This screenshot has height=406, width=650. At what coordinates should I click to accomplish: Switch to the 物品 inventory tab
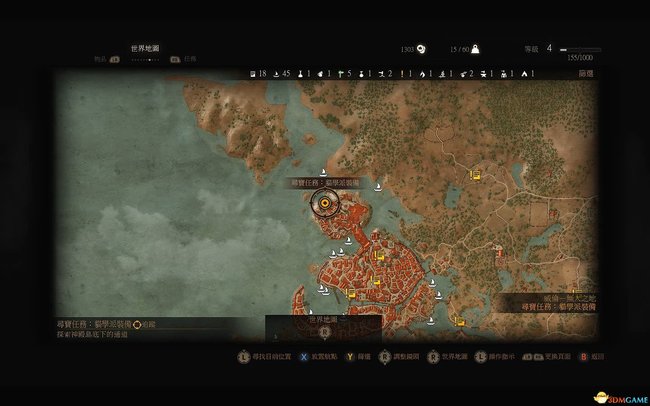tap(101, 59)
